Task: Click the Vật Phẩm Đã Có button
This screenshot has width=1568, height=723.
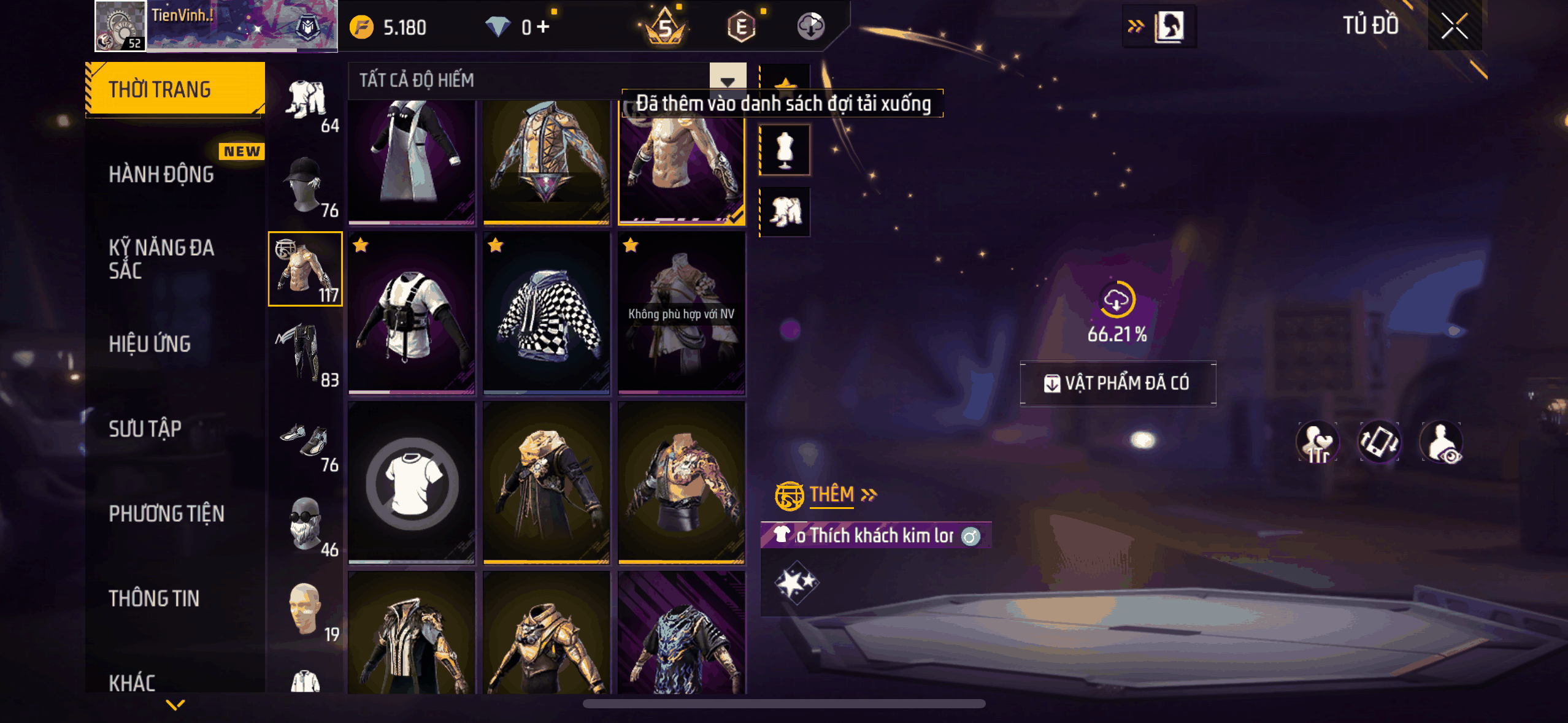Action: coord(1118,383)
